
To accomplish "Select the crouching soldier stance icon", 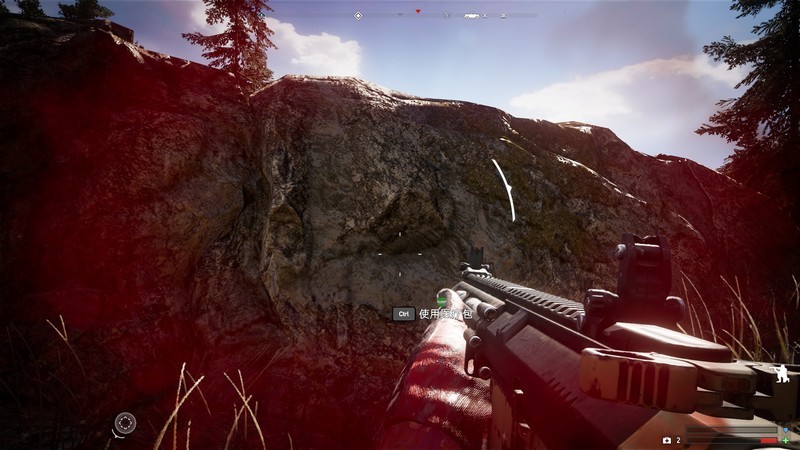I will 779,377.
